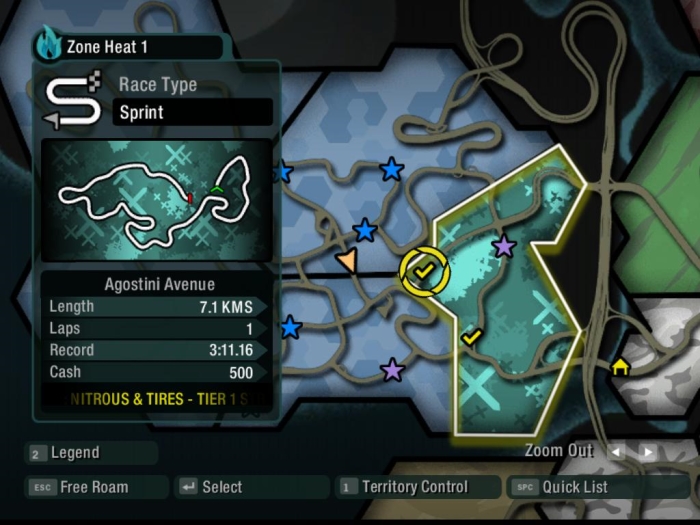Select the yellow house safehouse marker
Screen dimensions: 700x525
(x=620, y=367)
